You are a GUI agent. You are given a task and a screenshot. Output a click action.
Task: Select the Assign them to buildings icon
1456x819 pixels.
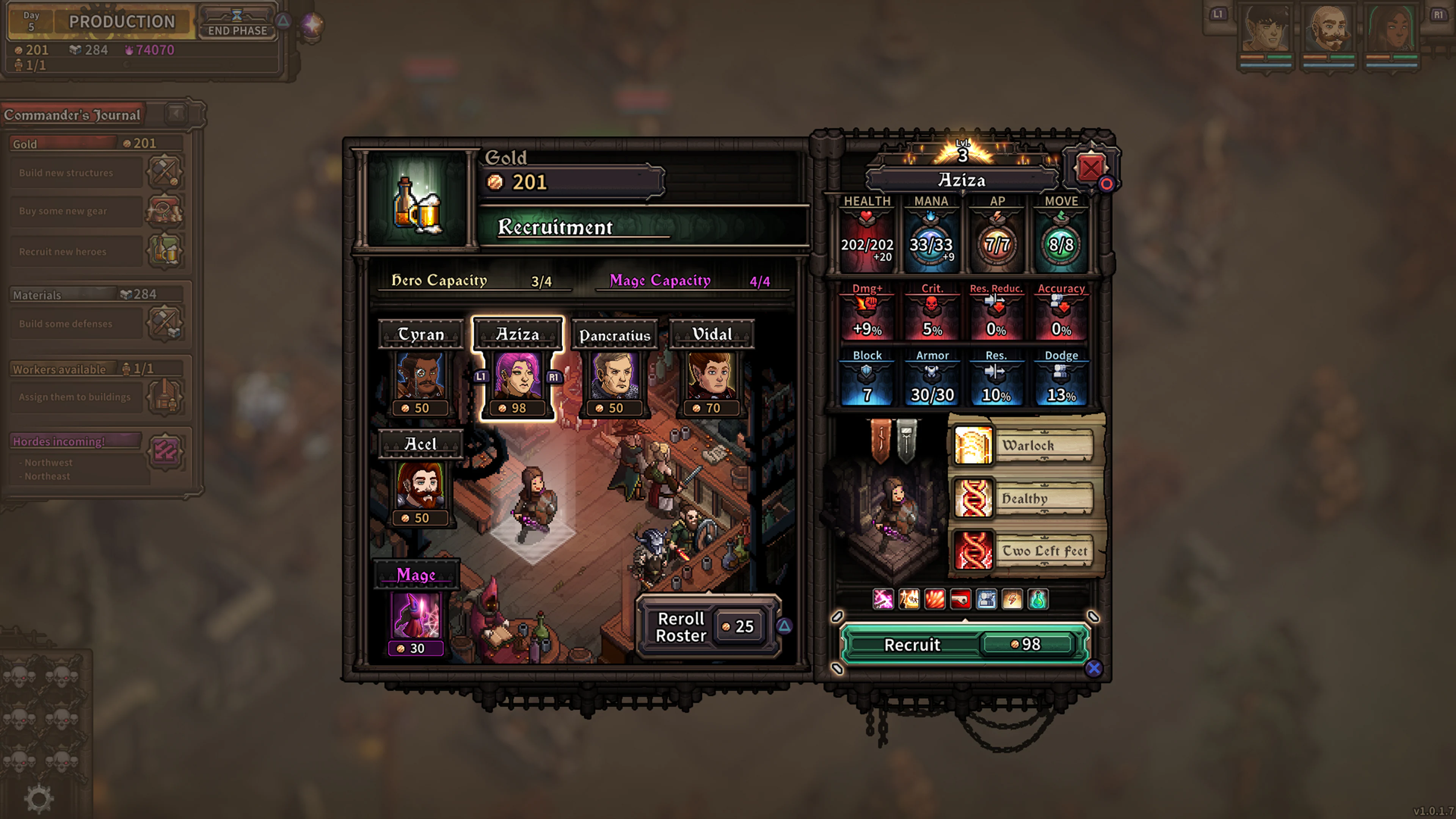click(163, 397)
